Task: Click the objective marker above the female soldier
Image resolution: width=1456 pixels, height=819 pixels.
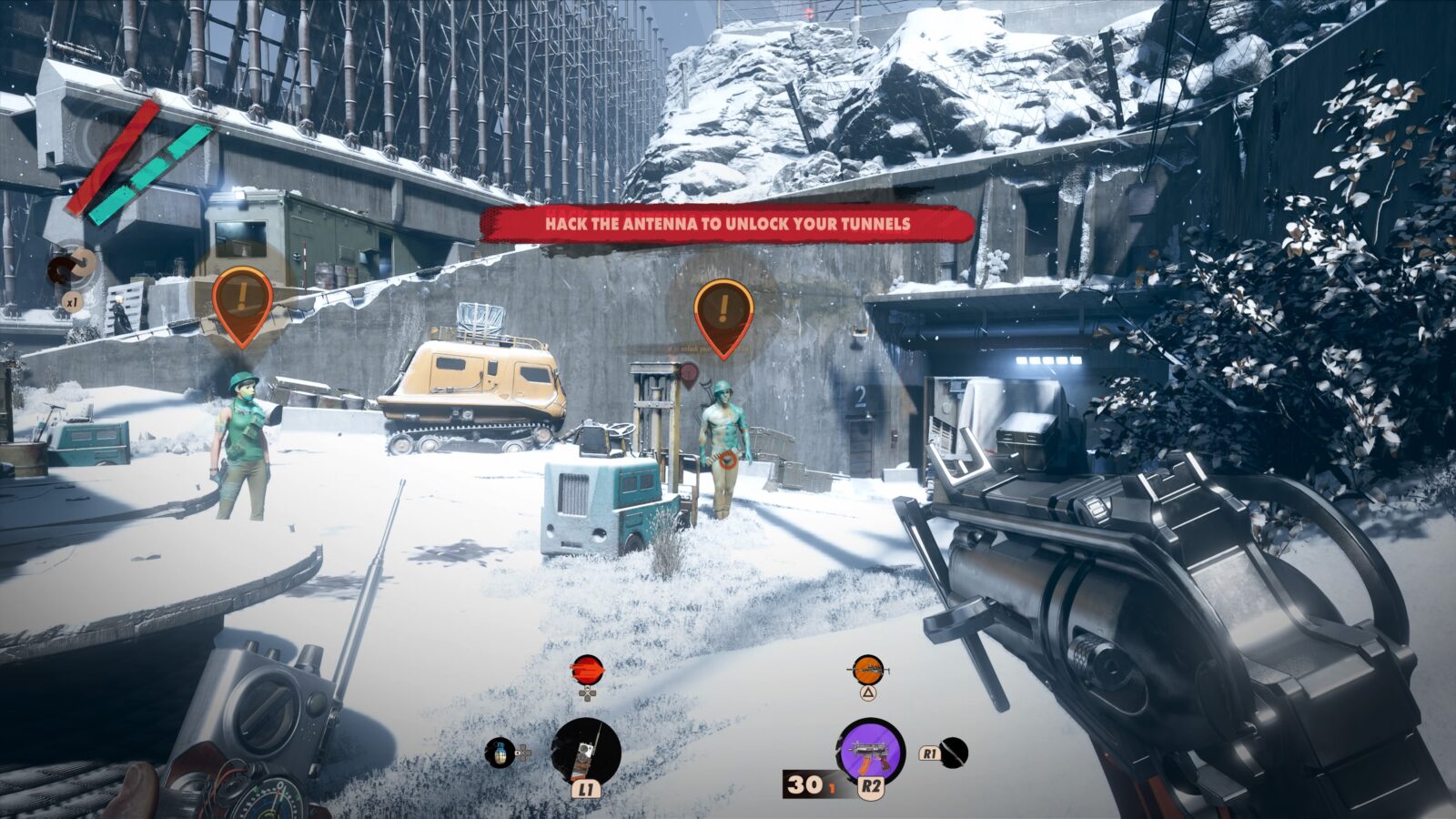Action: 242,301
